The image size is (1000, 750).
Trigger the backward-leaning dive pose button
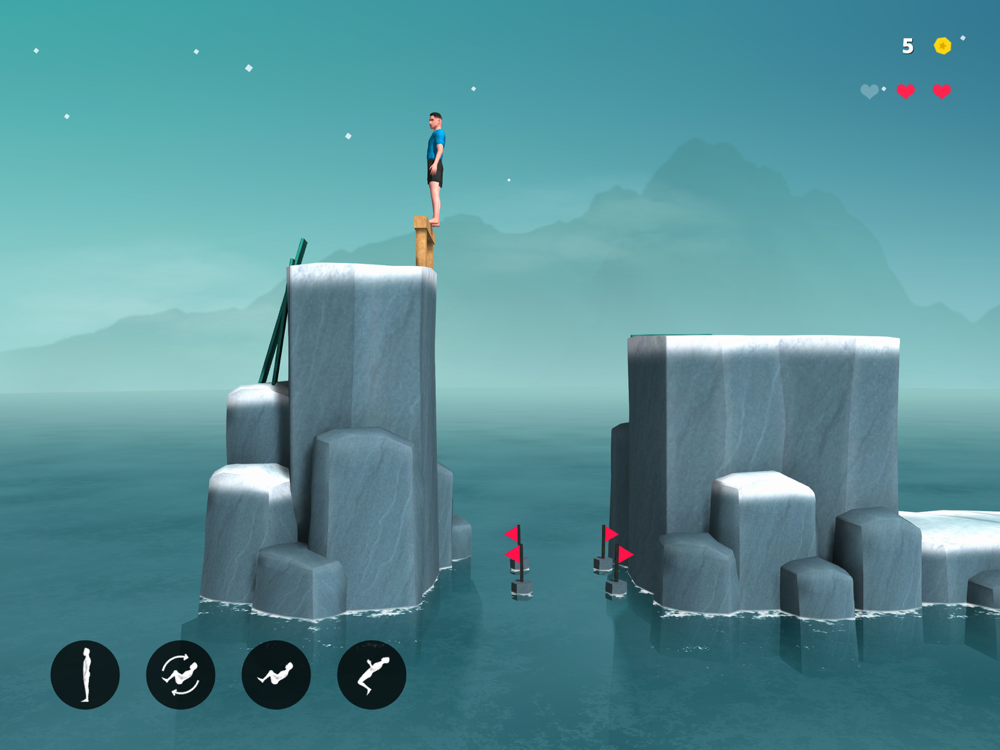coord(371,675)
